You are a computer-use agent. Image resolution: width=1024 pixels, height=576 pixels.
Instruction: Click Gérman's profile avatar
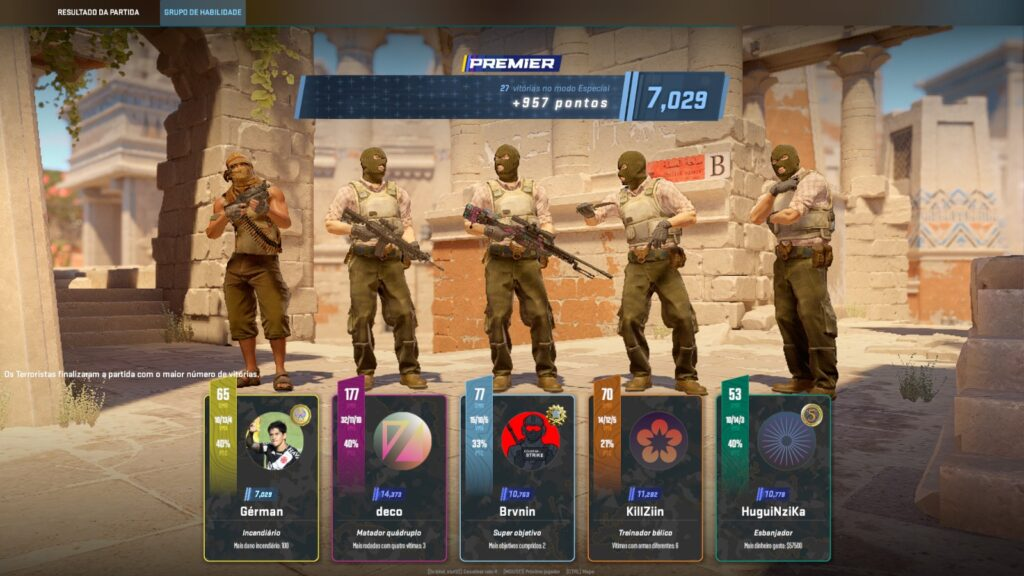point(274,440)
